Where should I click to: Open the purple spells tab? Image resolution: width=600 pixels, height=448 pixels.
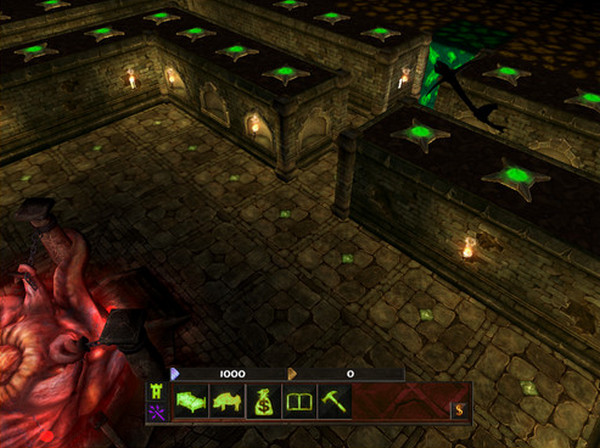point(156,413)
